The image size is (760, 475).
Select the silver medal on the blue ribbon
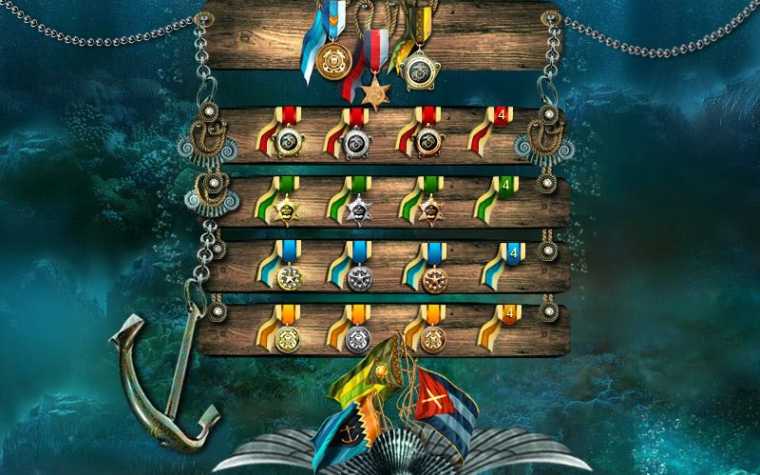pos(360,277)
